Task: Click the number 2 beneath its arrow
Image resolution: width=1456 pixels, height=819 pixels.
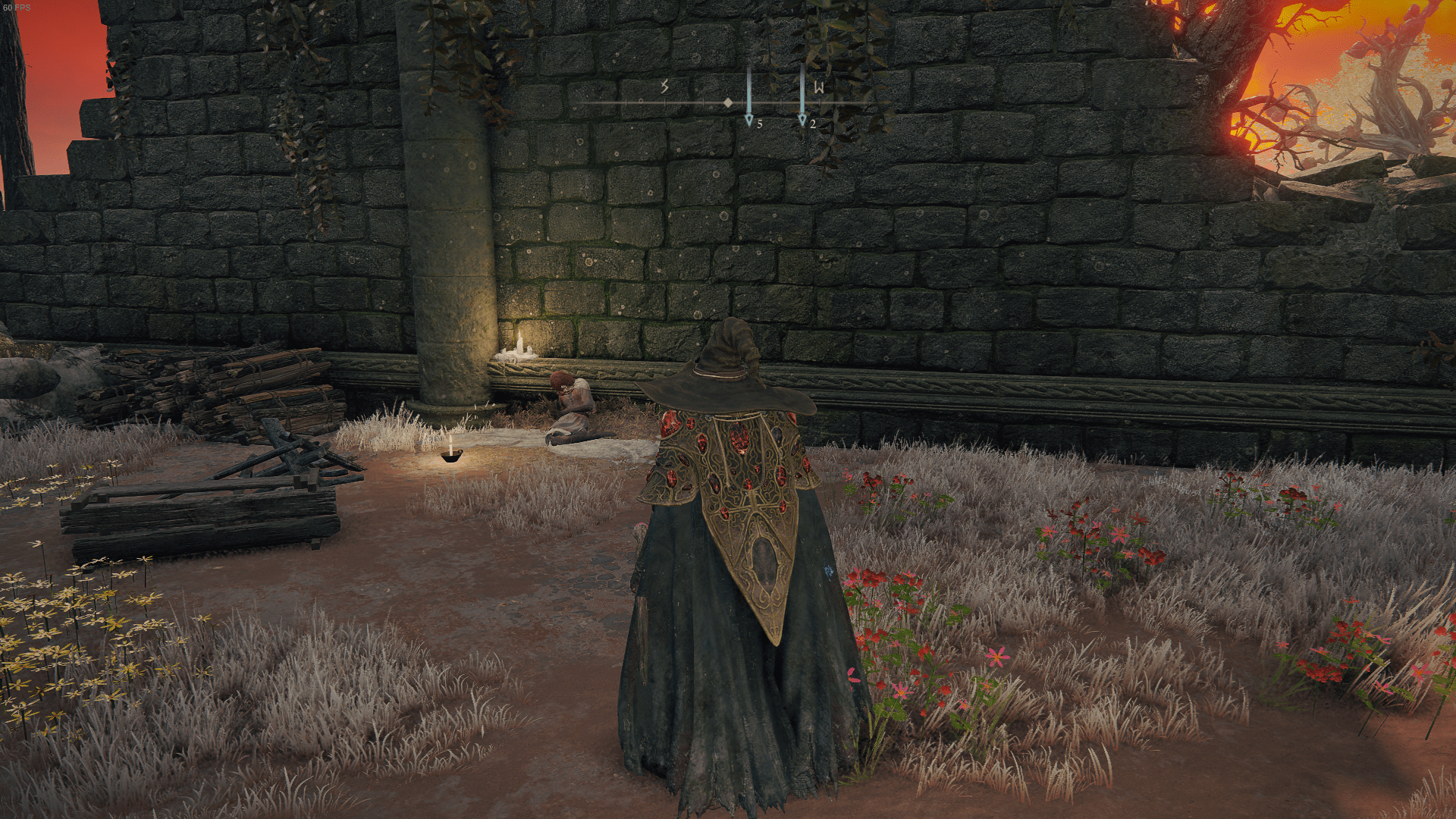Action: (x=811, y=123)
